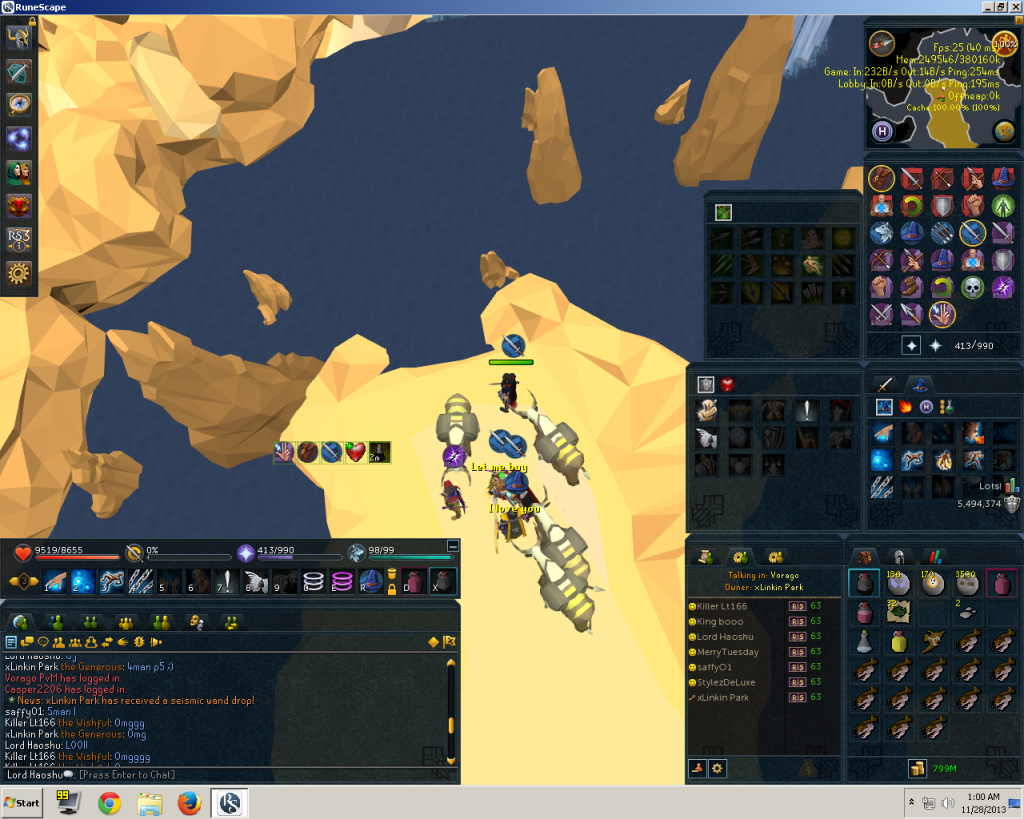Open the world map globe button
The image size is (1024, 819).
(x=1004, y=131)
